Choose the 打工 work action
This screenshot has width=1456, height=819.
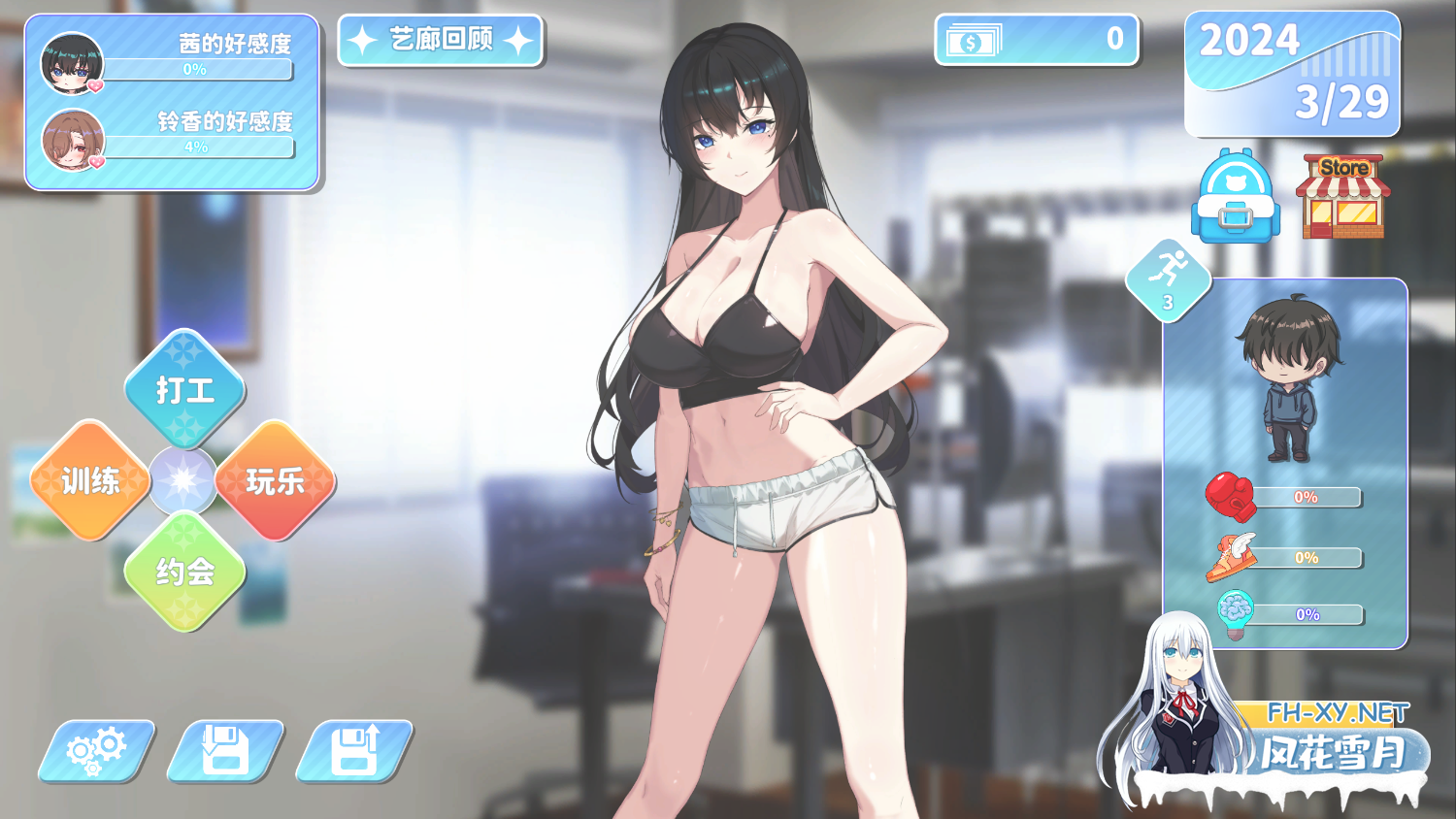184,389
